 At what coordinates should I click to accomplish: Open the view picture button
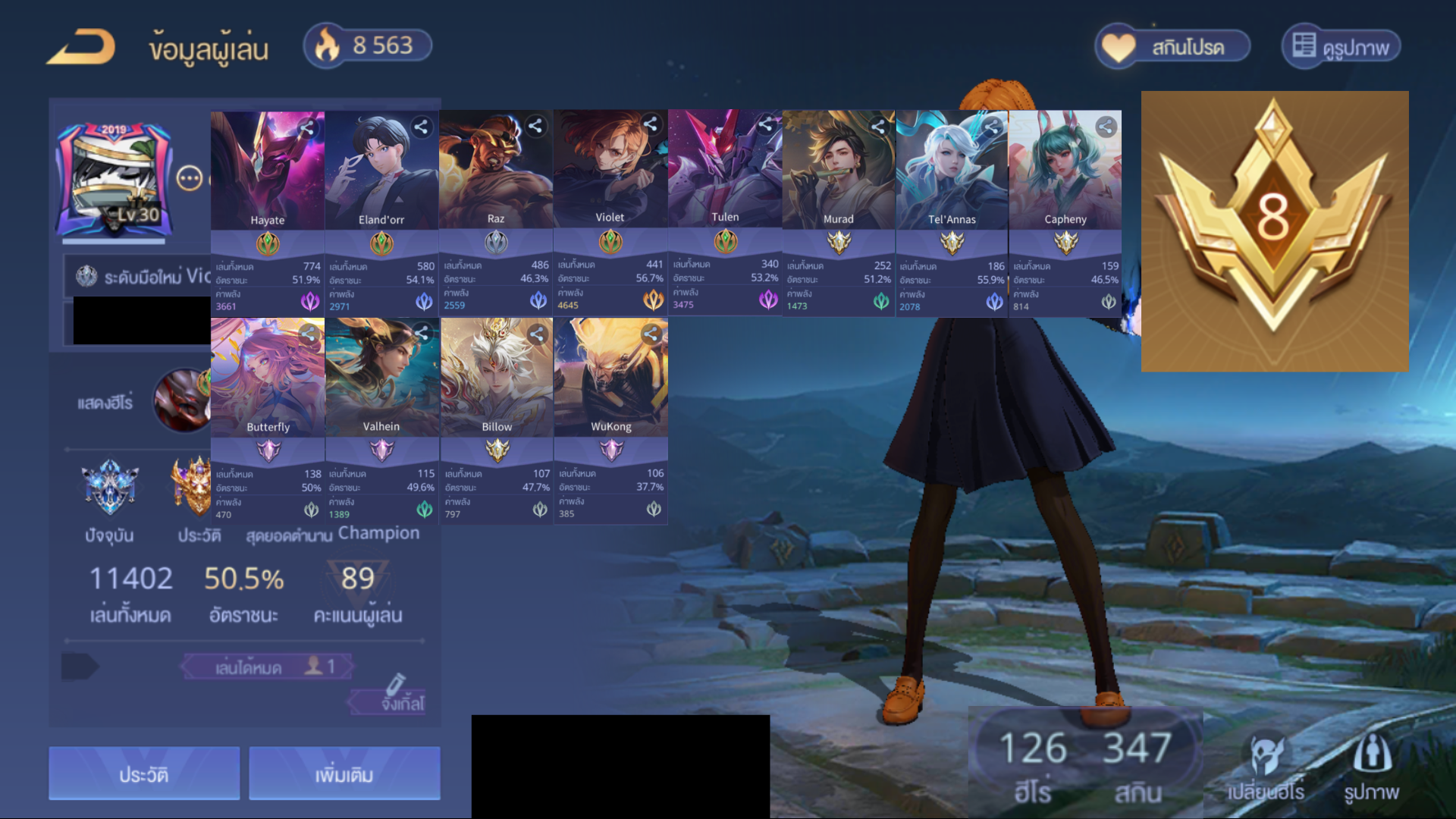1341,47
